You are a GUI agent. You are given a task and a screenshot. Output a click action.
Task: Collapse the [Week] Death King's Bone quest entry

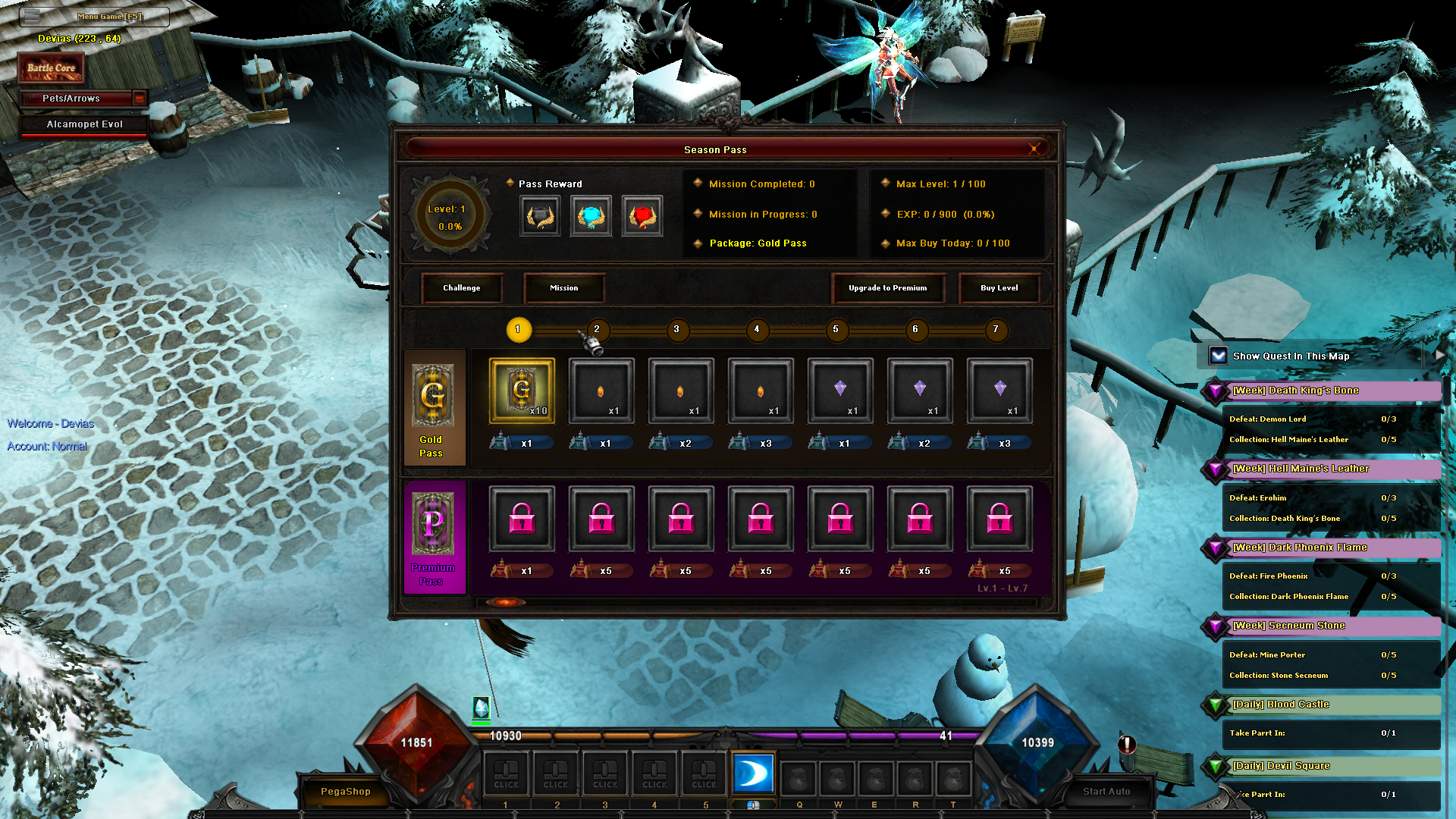(x=1215, y=391)
